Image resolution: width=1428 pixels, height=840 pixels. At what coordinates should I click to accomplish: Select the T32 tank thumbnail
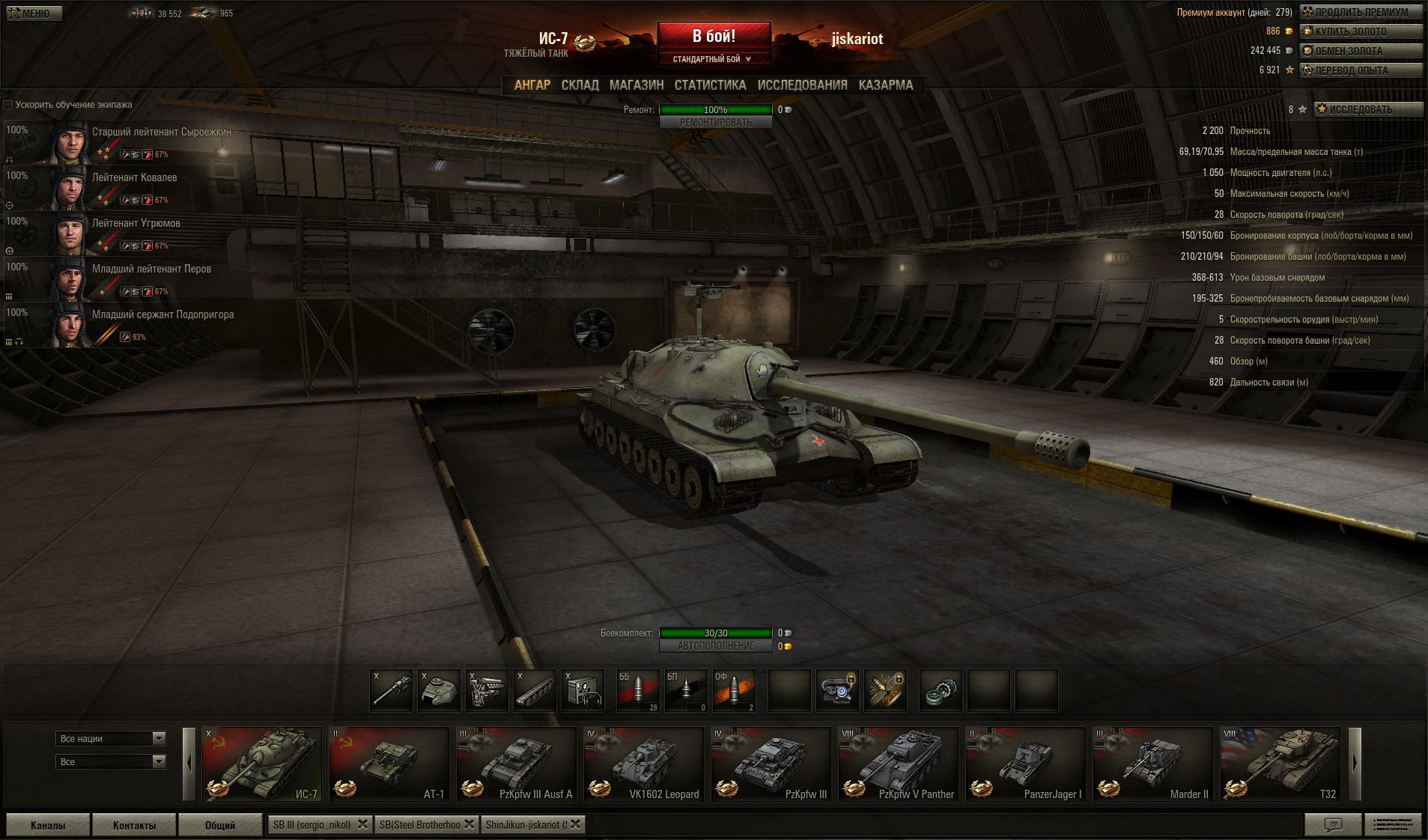(x=1280, y=764)
